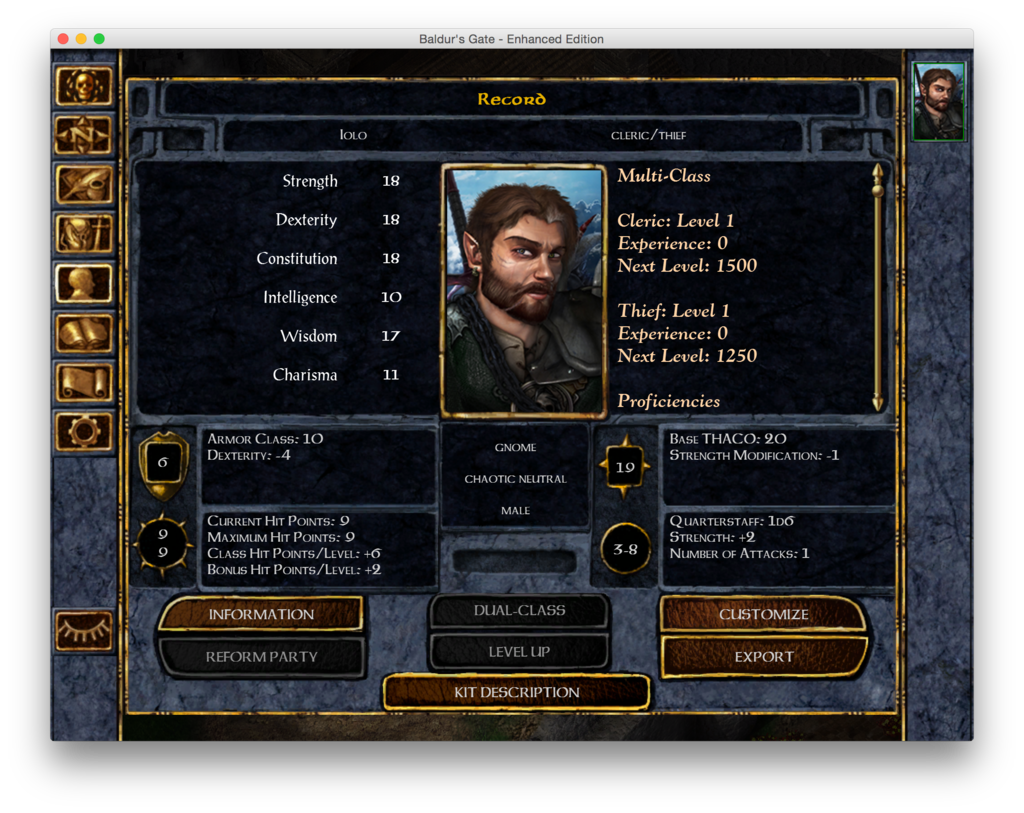This screenshot has width=1024, height=813.
Task: Choose the Reform Party button
Action: (x=261, y=657)
